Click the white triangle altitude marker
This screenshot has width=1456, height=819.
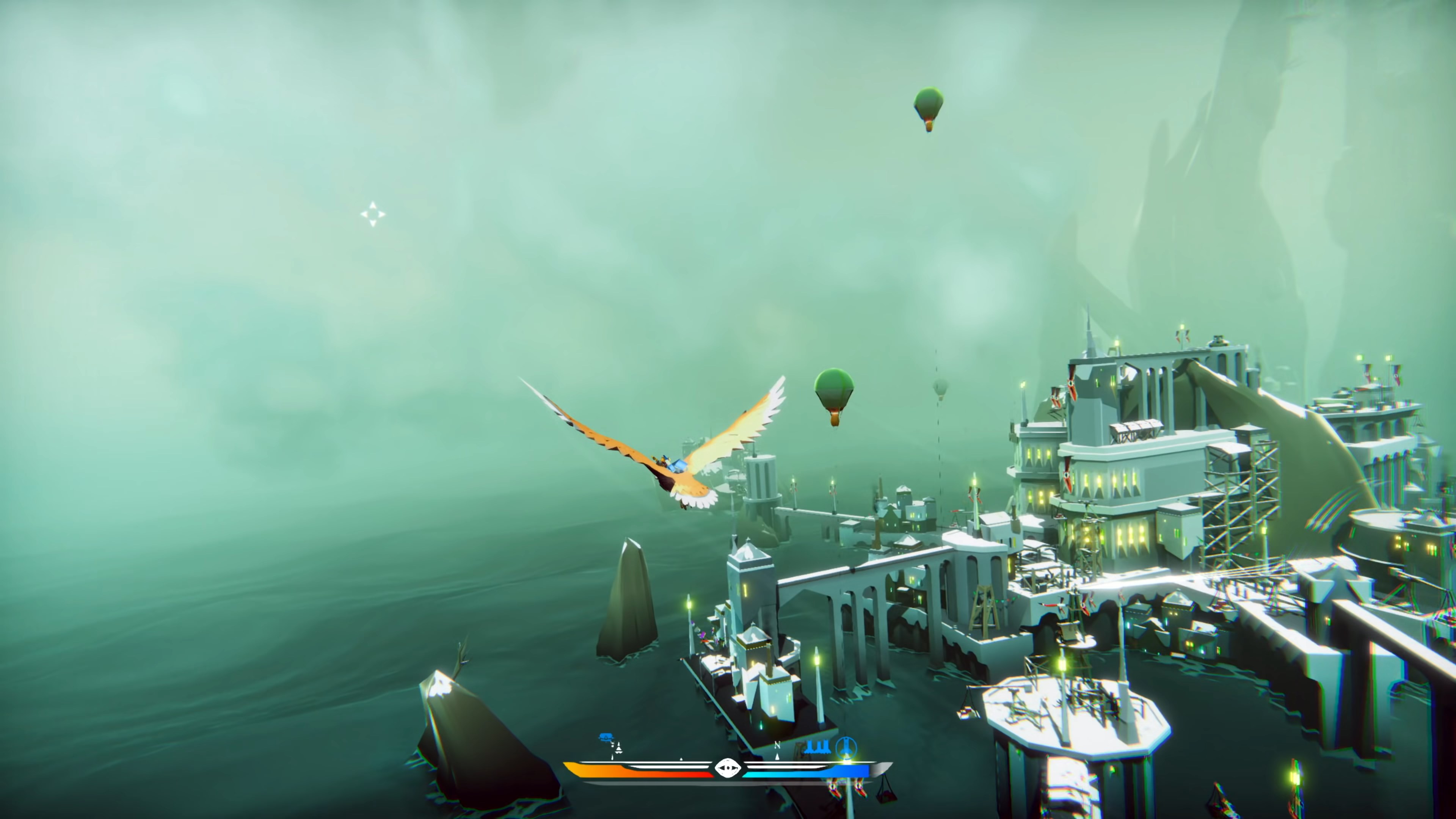tap(618, 749)
